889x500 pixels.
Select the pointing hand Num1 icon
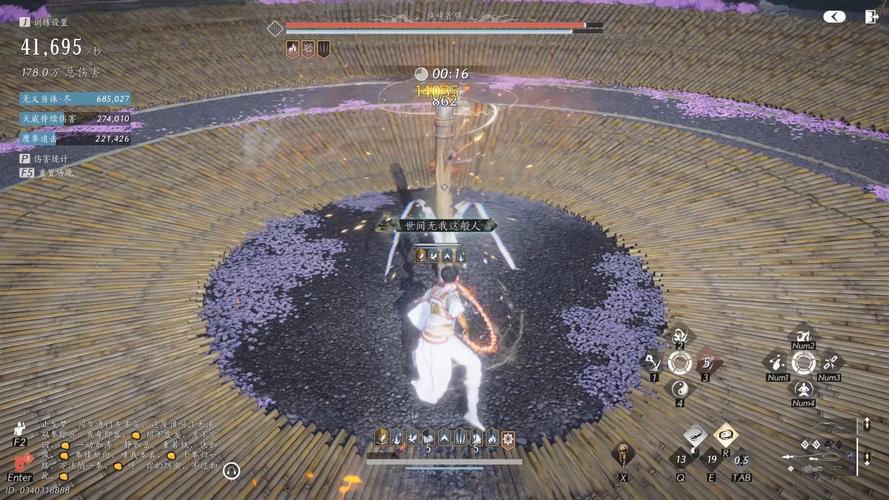click(x=777, y=362)
